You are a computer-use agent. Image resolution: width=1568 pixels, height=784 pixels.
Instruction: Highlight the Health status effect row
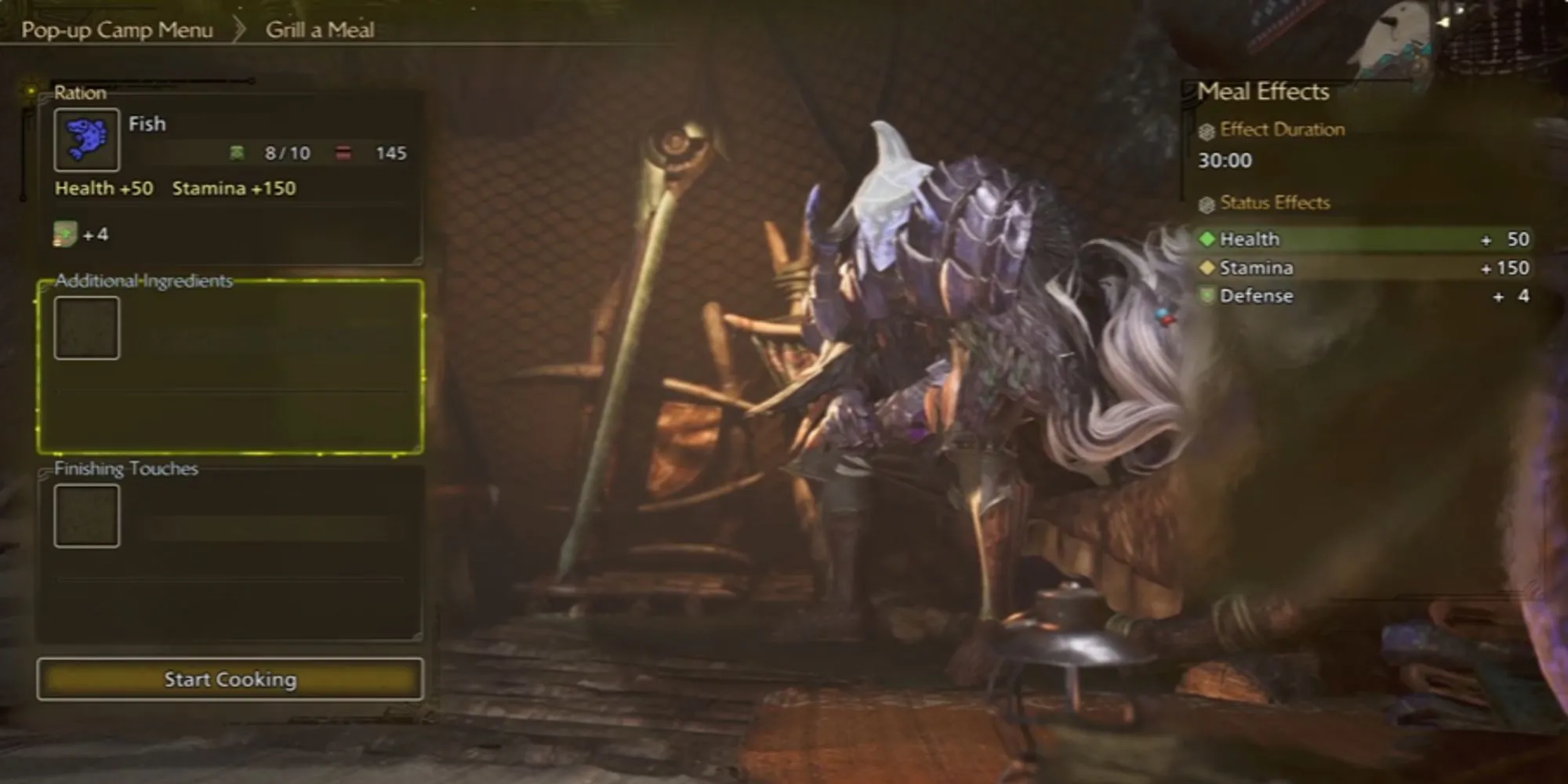click(x=1364, y=239)
